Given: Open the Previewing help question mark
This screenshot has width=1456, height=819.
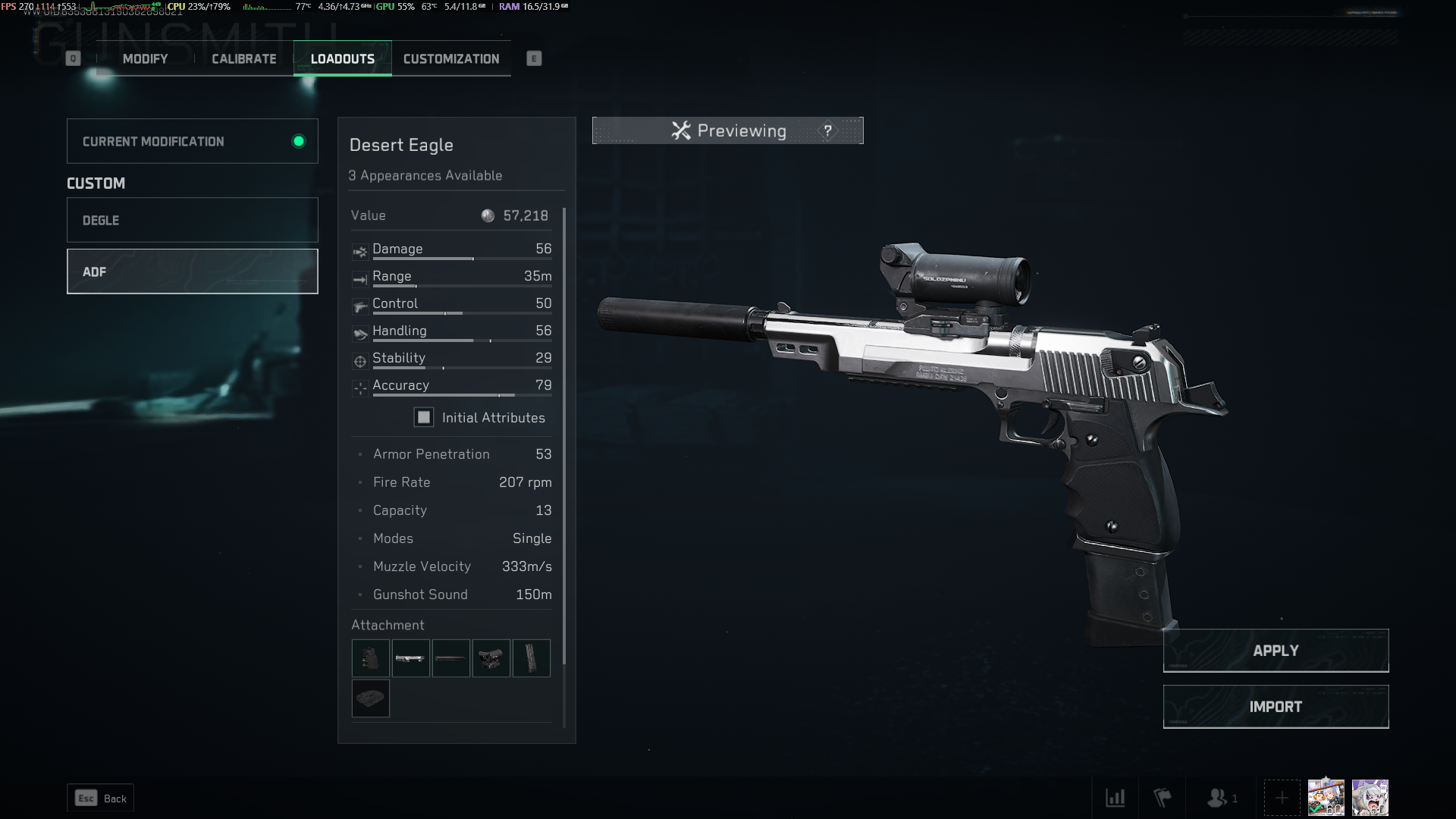Looking at the screenshot, I should click(x=827, y=131).
